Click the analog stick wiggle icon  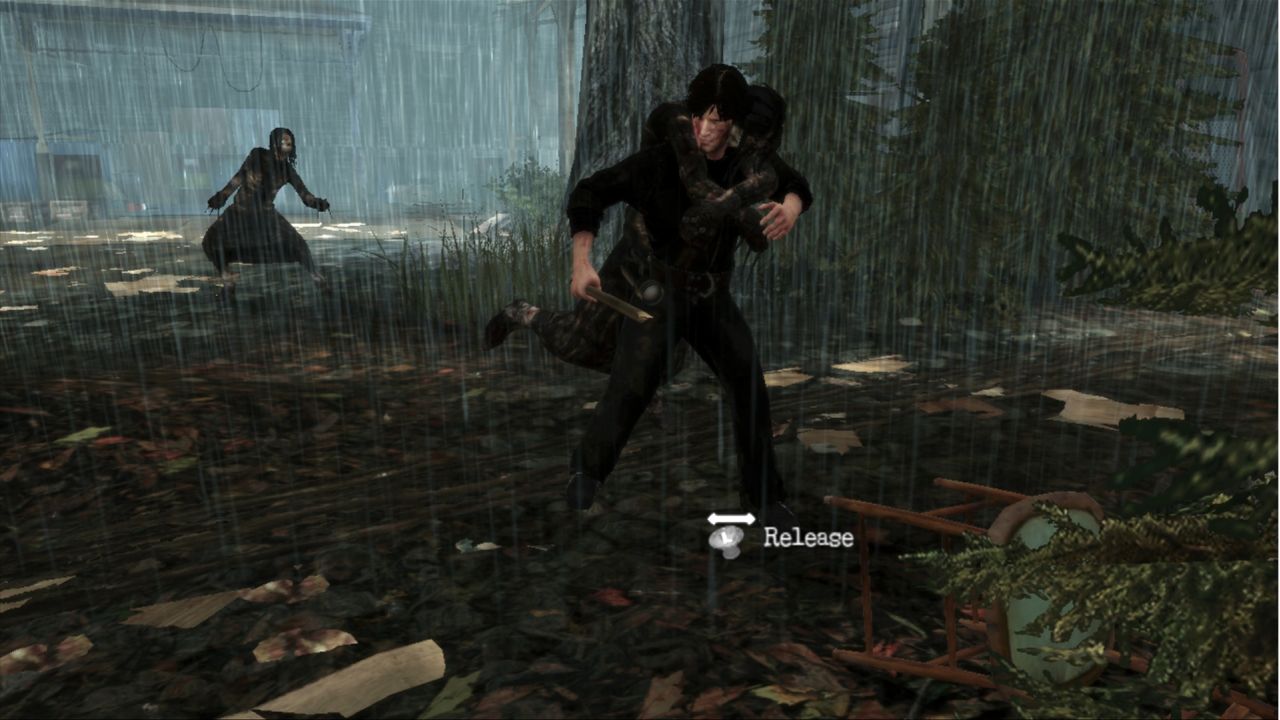pos(727,541)
